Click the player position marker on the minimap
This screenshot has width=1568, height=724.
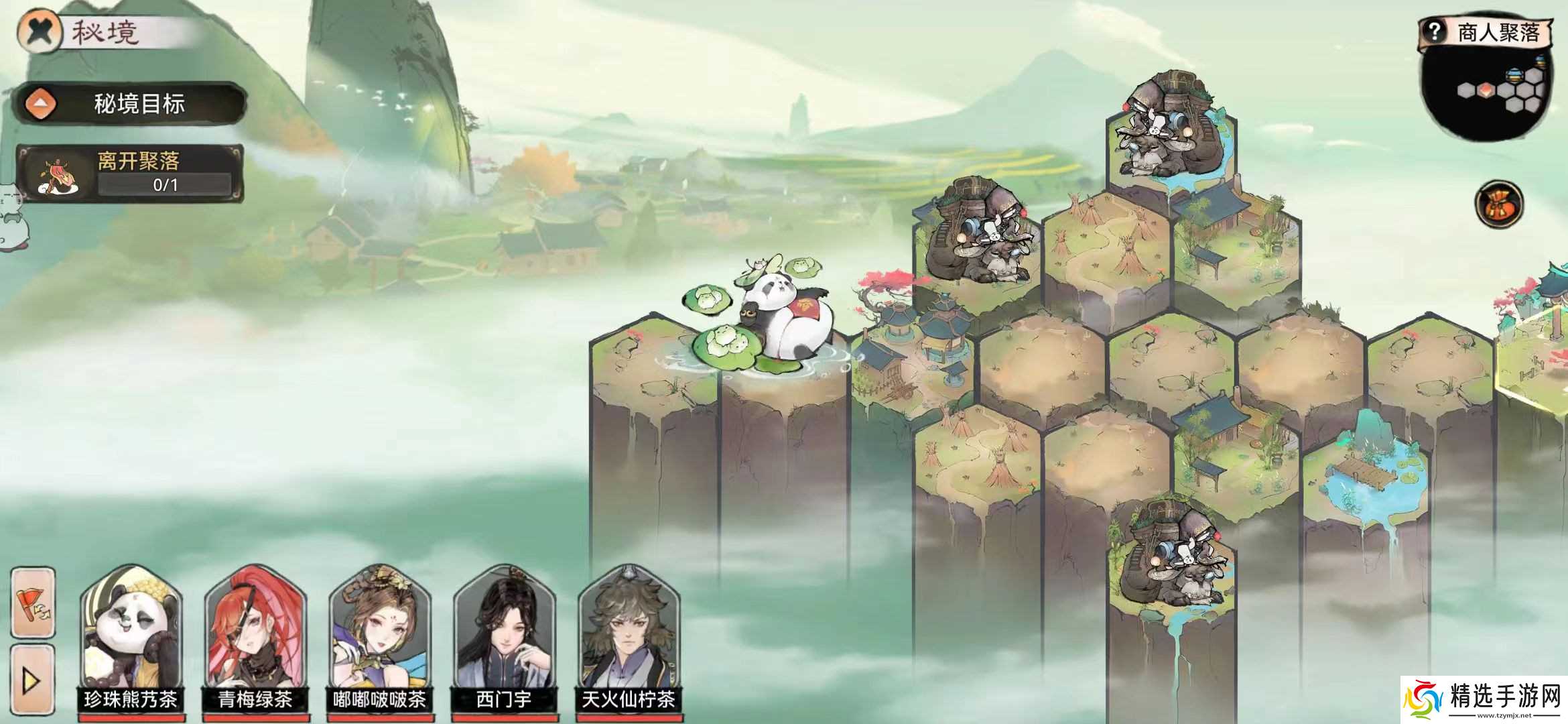point(1486,89)
